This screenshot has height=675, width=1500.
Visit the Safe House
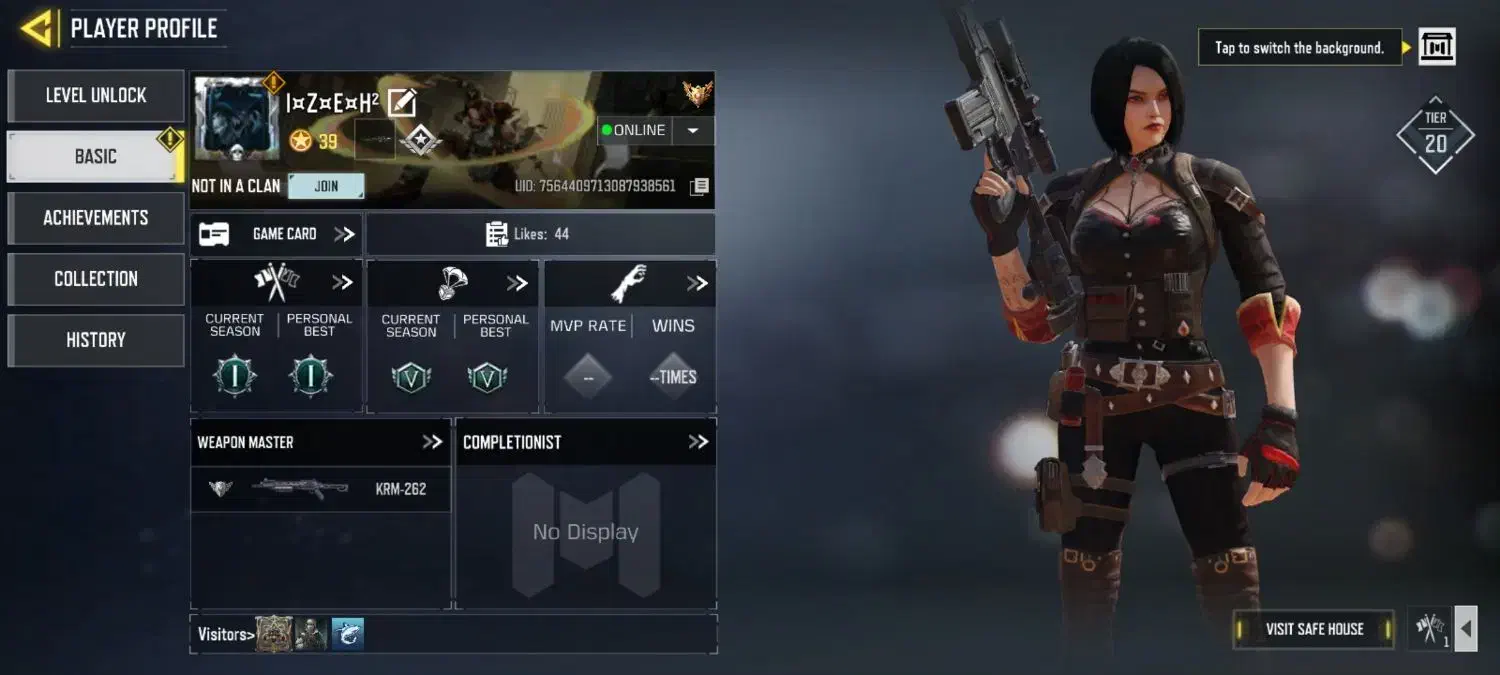[1314, 629]
